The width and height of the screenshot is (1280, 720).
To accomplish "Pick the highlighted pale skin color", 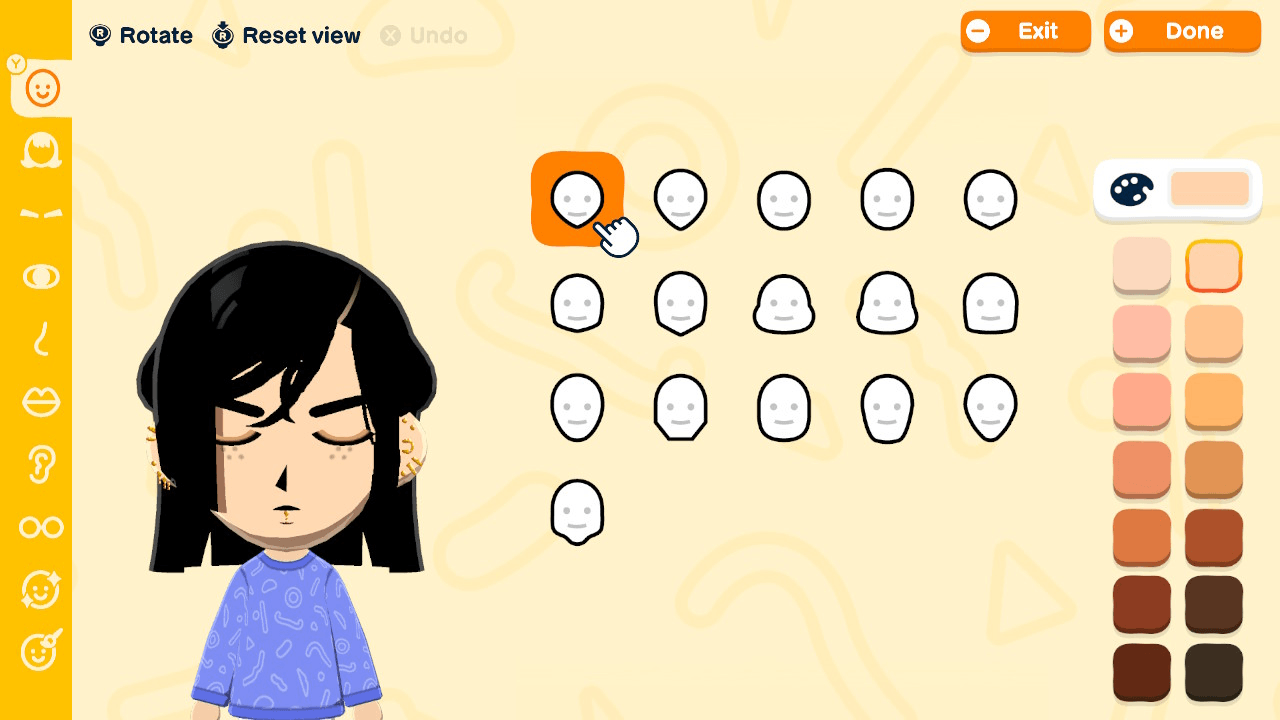I will [1213, 265].
